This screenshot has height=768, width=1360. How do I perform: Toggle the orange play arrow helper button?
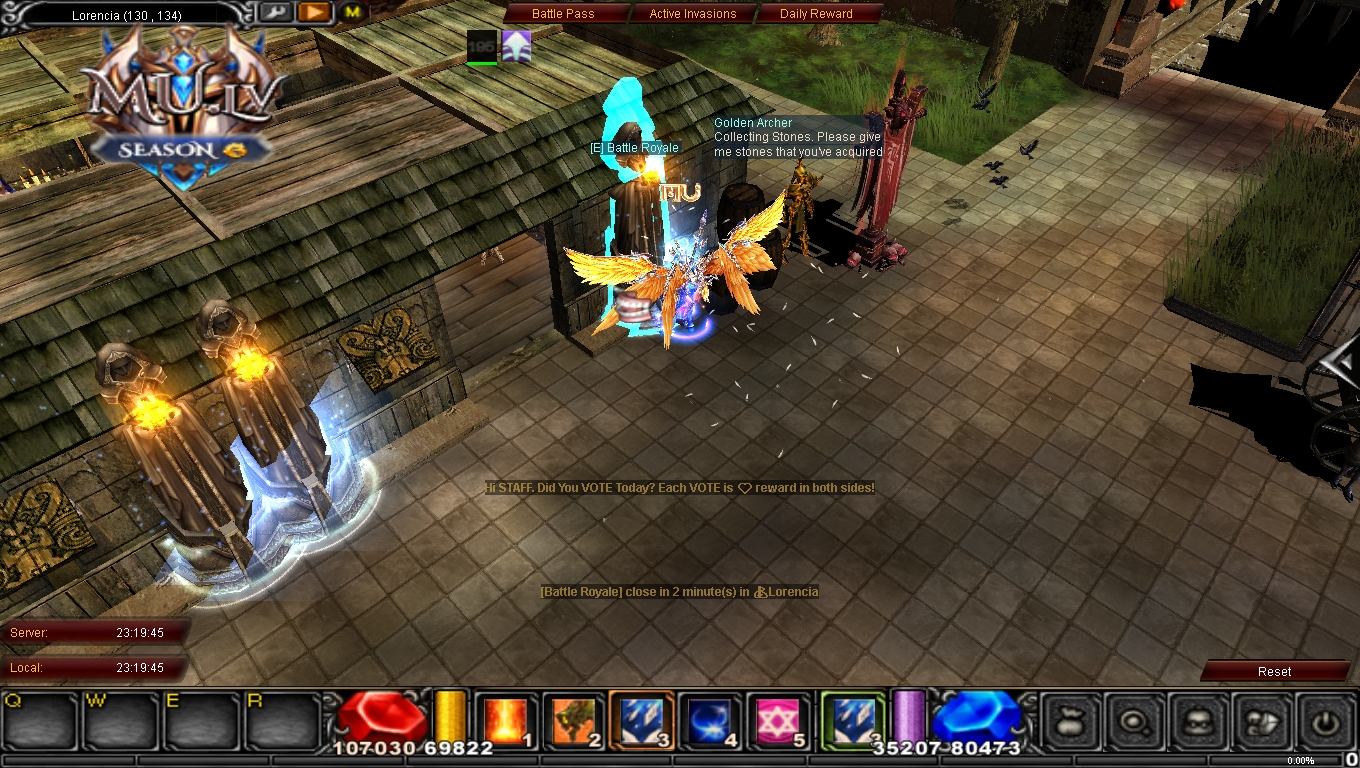[314, 12]
